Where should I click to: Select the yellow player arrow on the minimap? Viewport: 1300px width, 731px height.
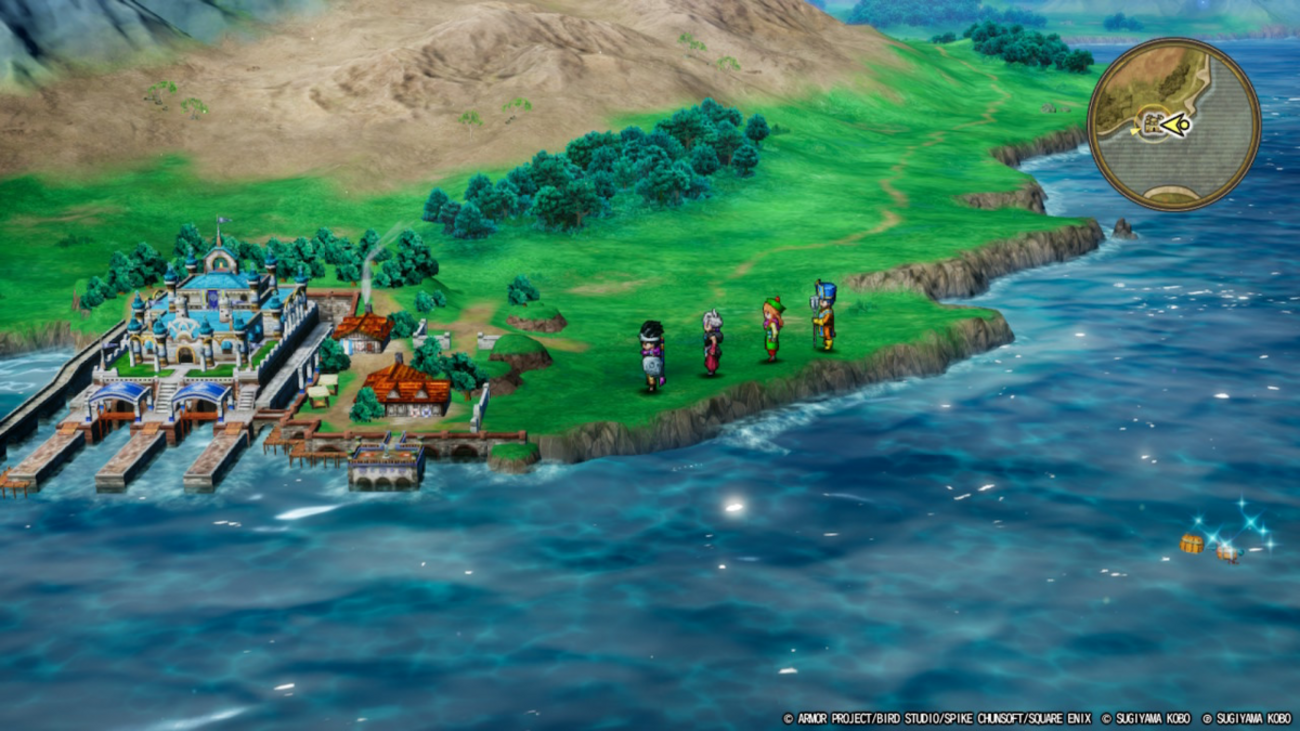[1174, 125]
